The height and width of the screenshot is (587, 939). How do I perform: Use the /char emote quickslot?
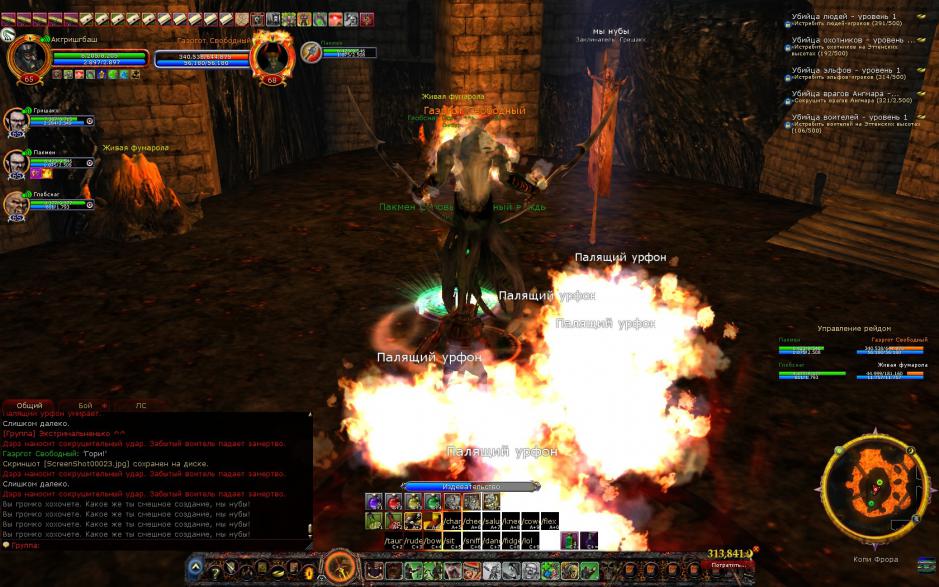452,521
